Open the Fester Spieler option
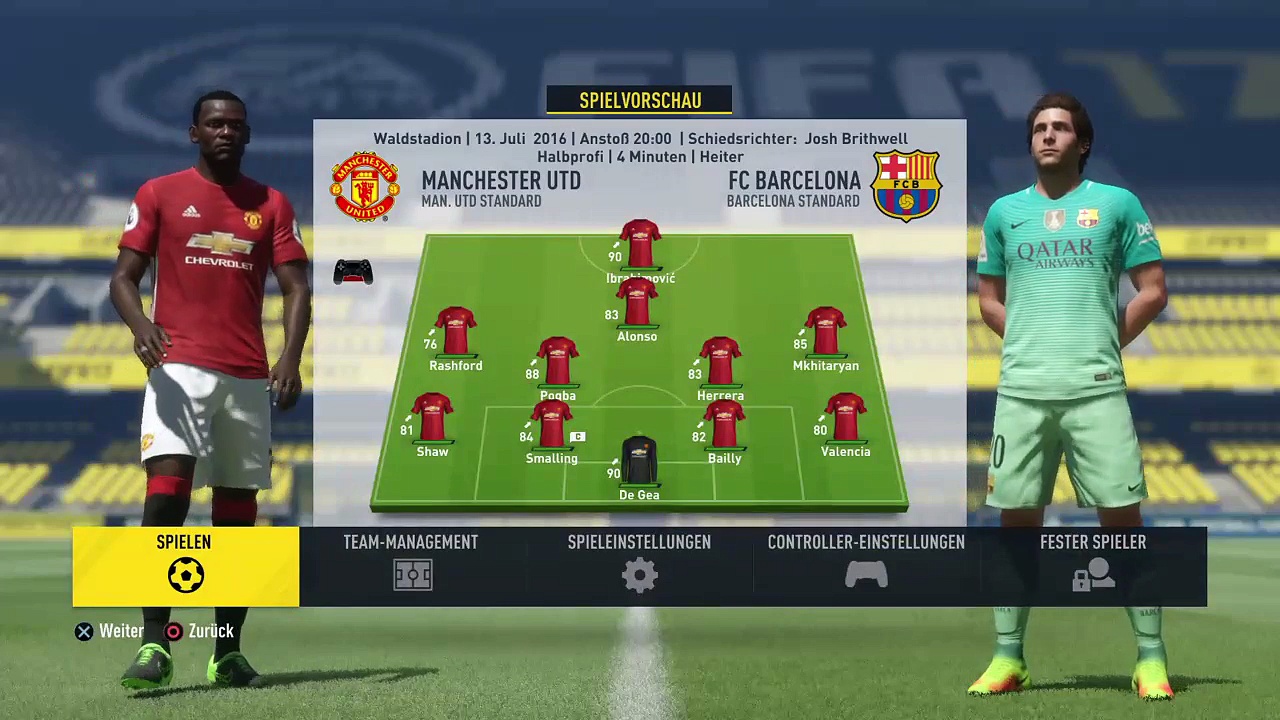The height and width of the screenshot is (720, 1280). tap(1093, 566)
